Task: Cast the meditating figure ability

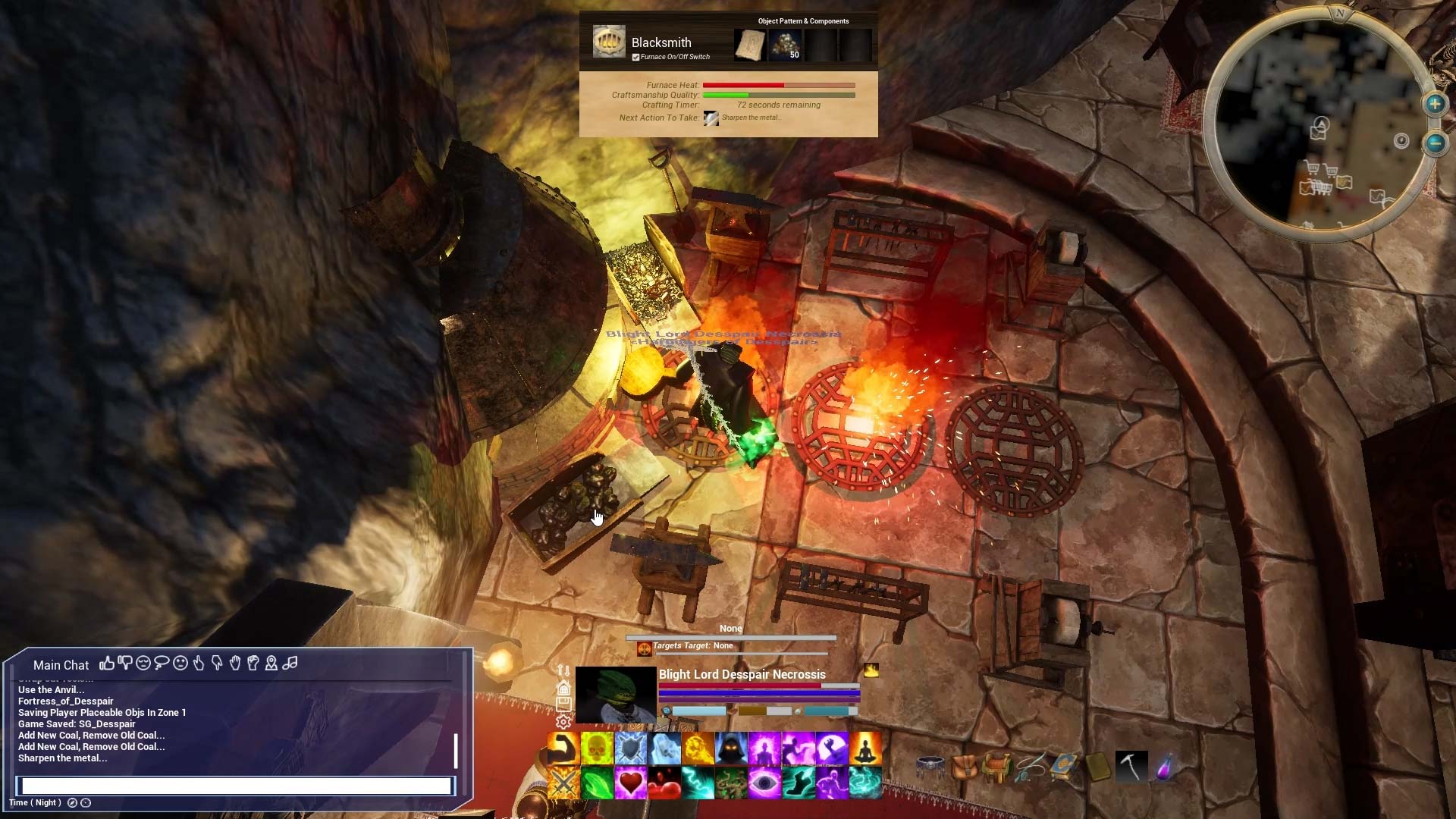Action: 864,748
